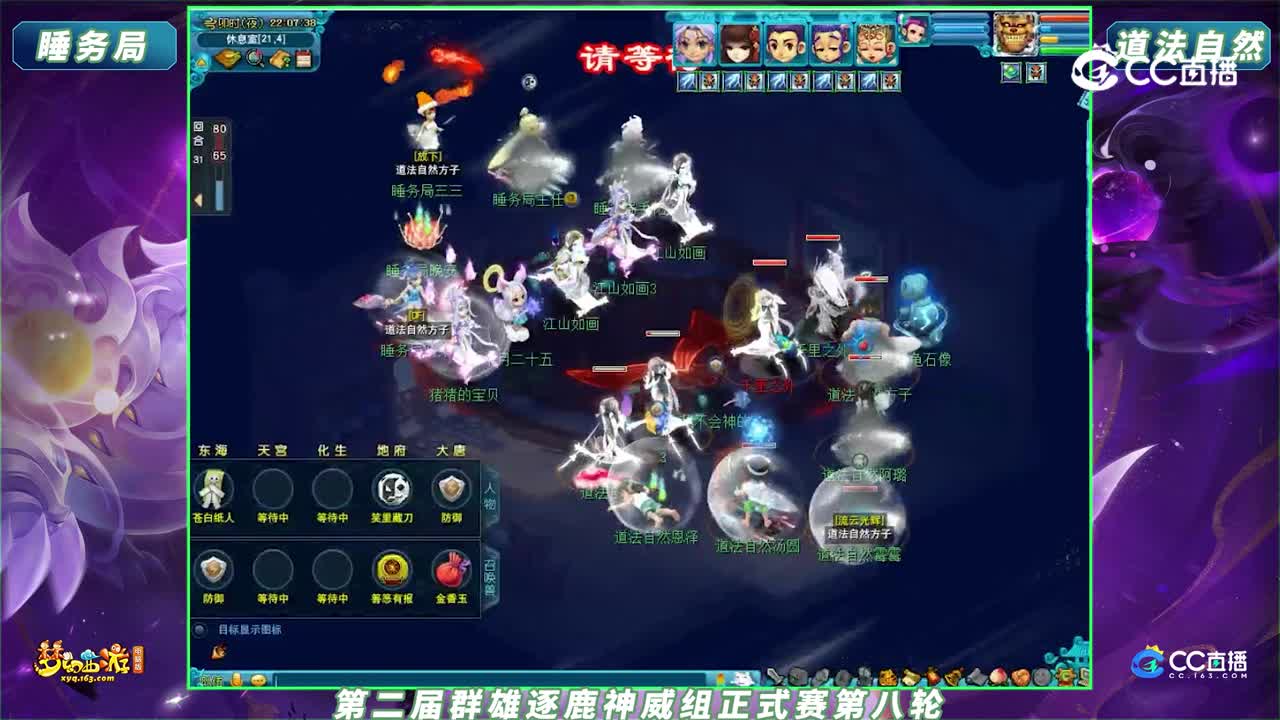Open the 人物 side tab
The image size is (1280, 720).
point(488,497)
